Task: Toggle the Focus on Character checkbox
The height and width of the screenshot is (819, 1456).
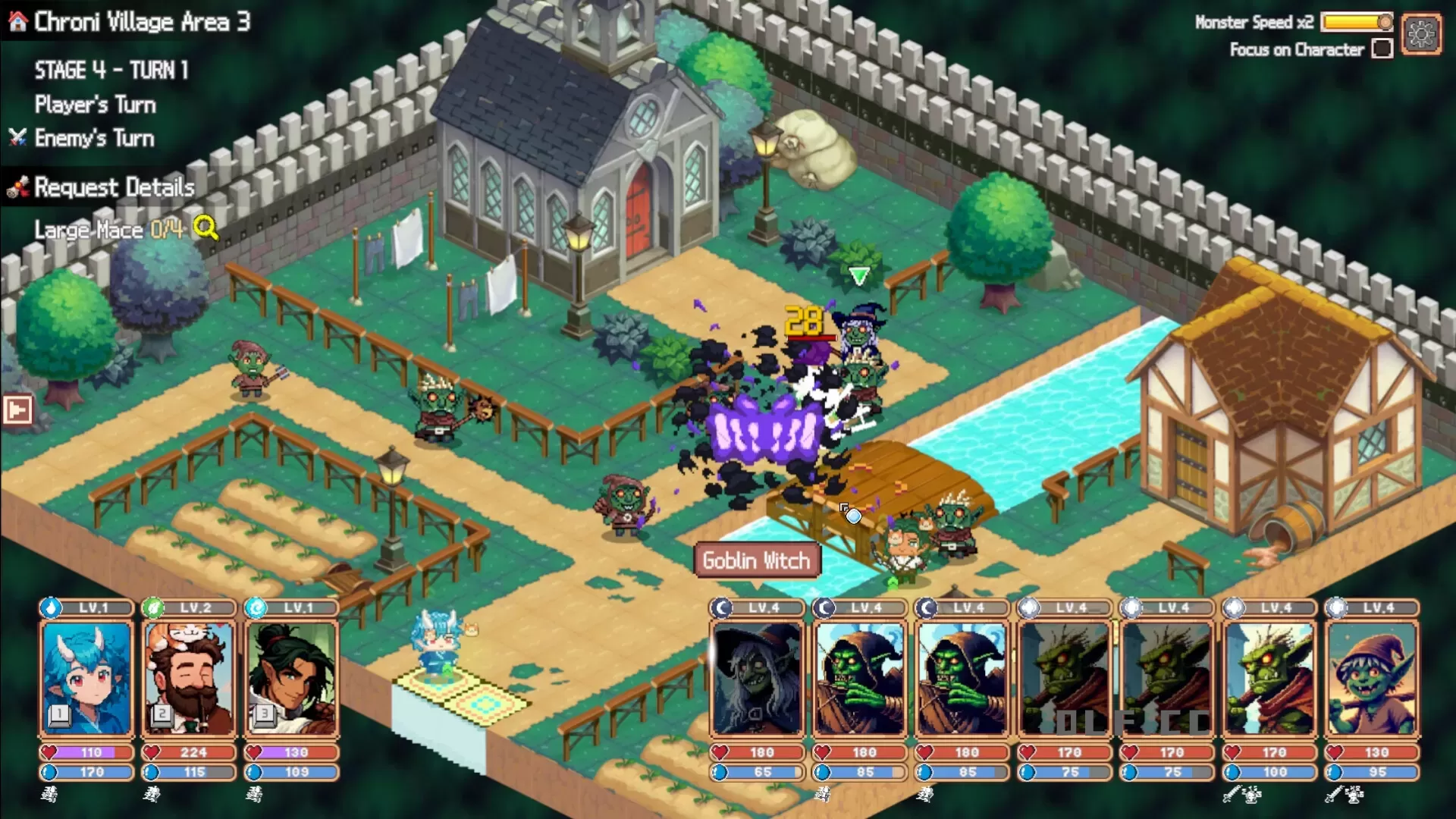Action: click(x=1382, y=49)
